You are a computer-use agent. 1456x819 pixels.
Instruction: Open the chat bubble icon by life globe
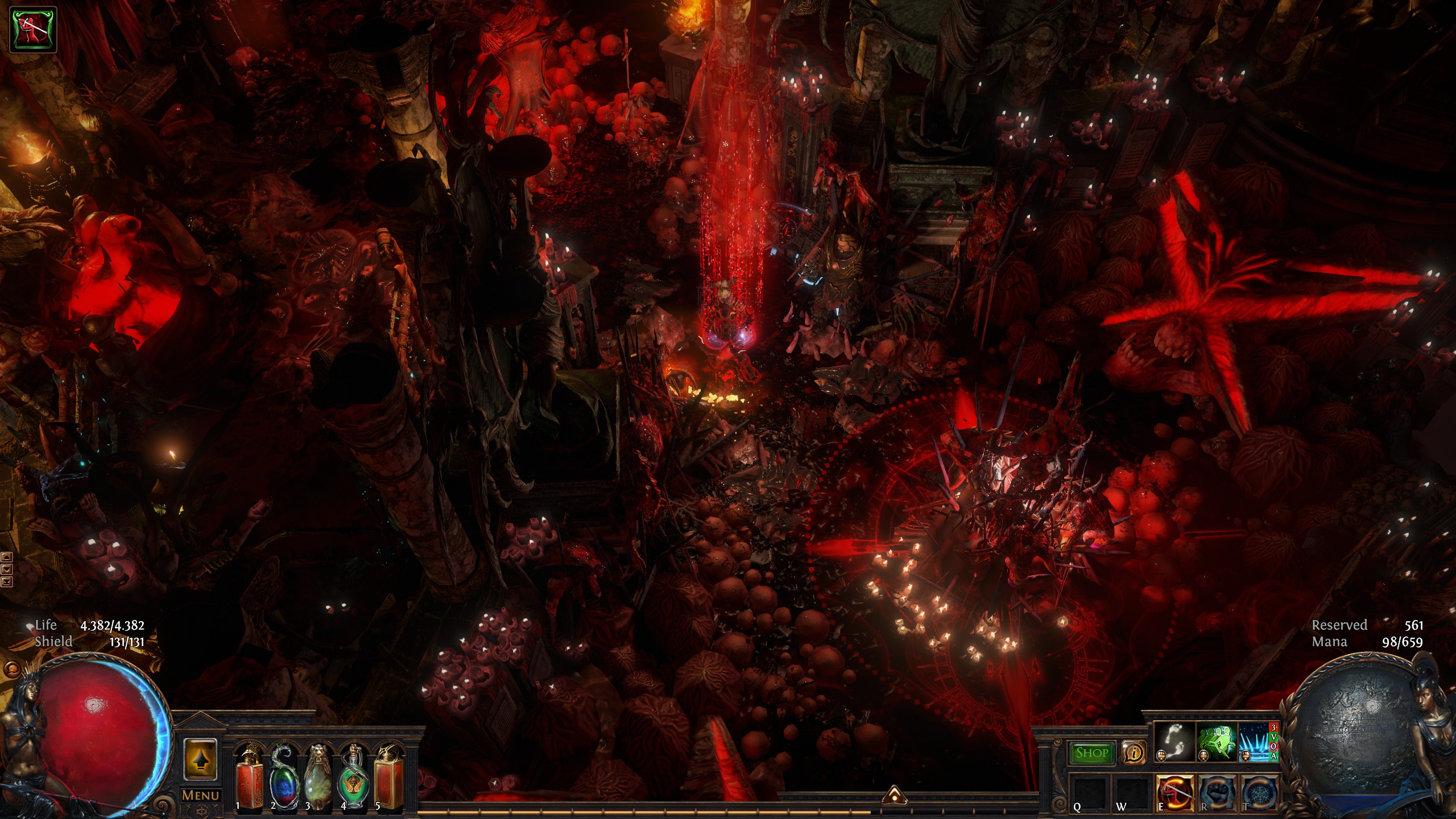[x=9, y=669]
